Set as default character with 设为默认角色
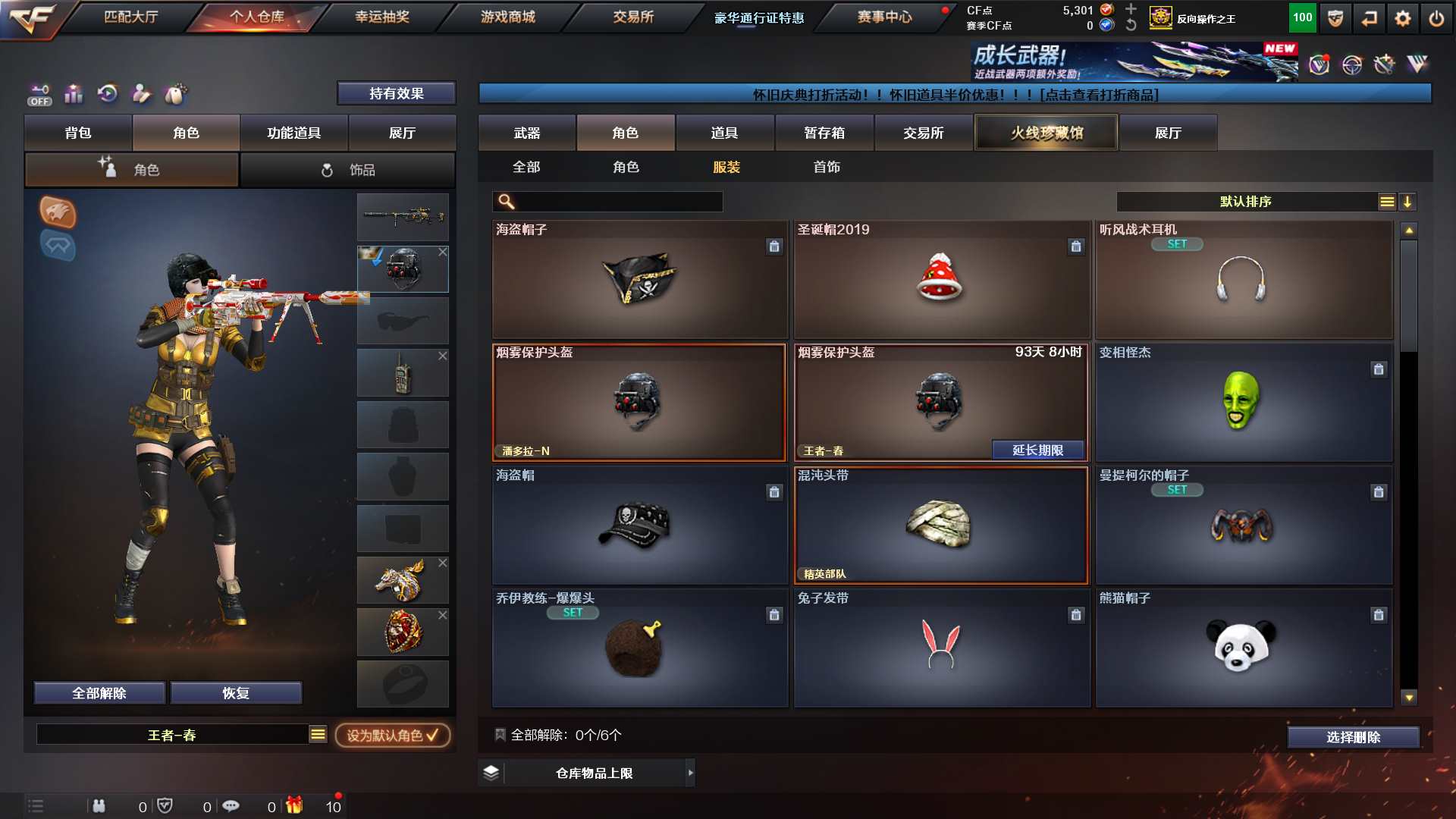 (392, 735)
